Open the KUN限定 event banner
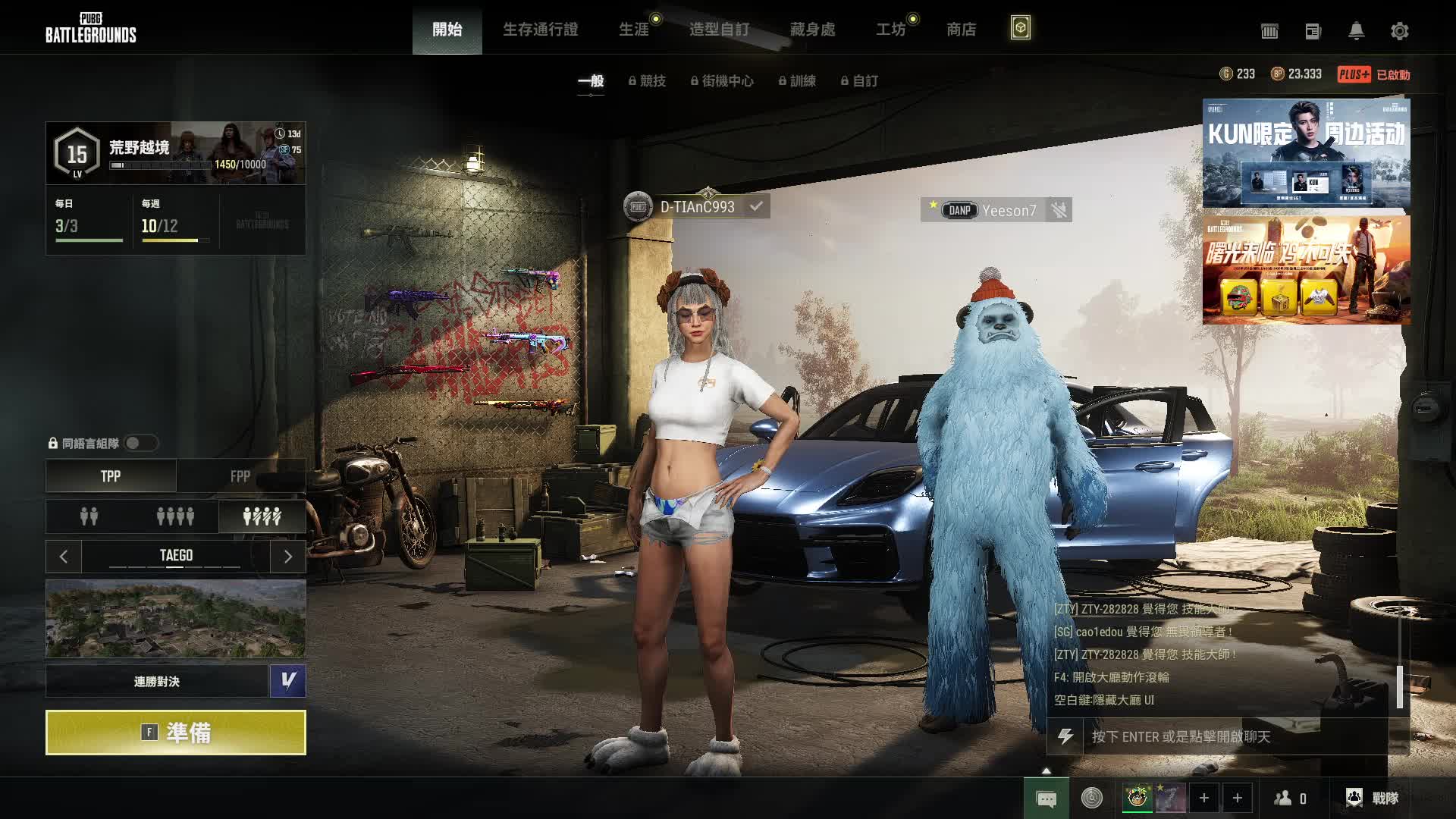The width and height of the screenshot is (1456, 819). pos(1306,153)
